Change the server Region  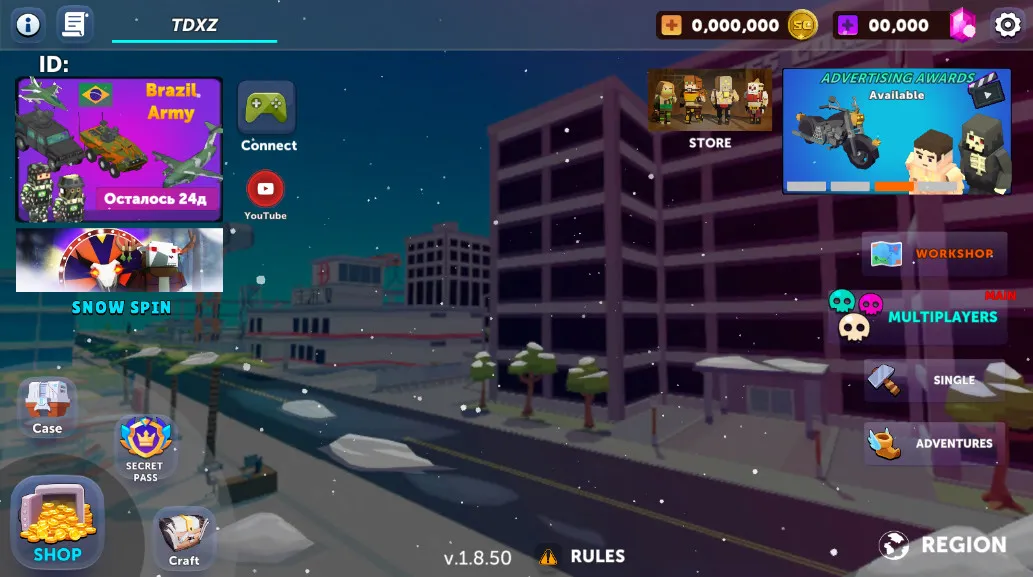942,545
